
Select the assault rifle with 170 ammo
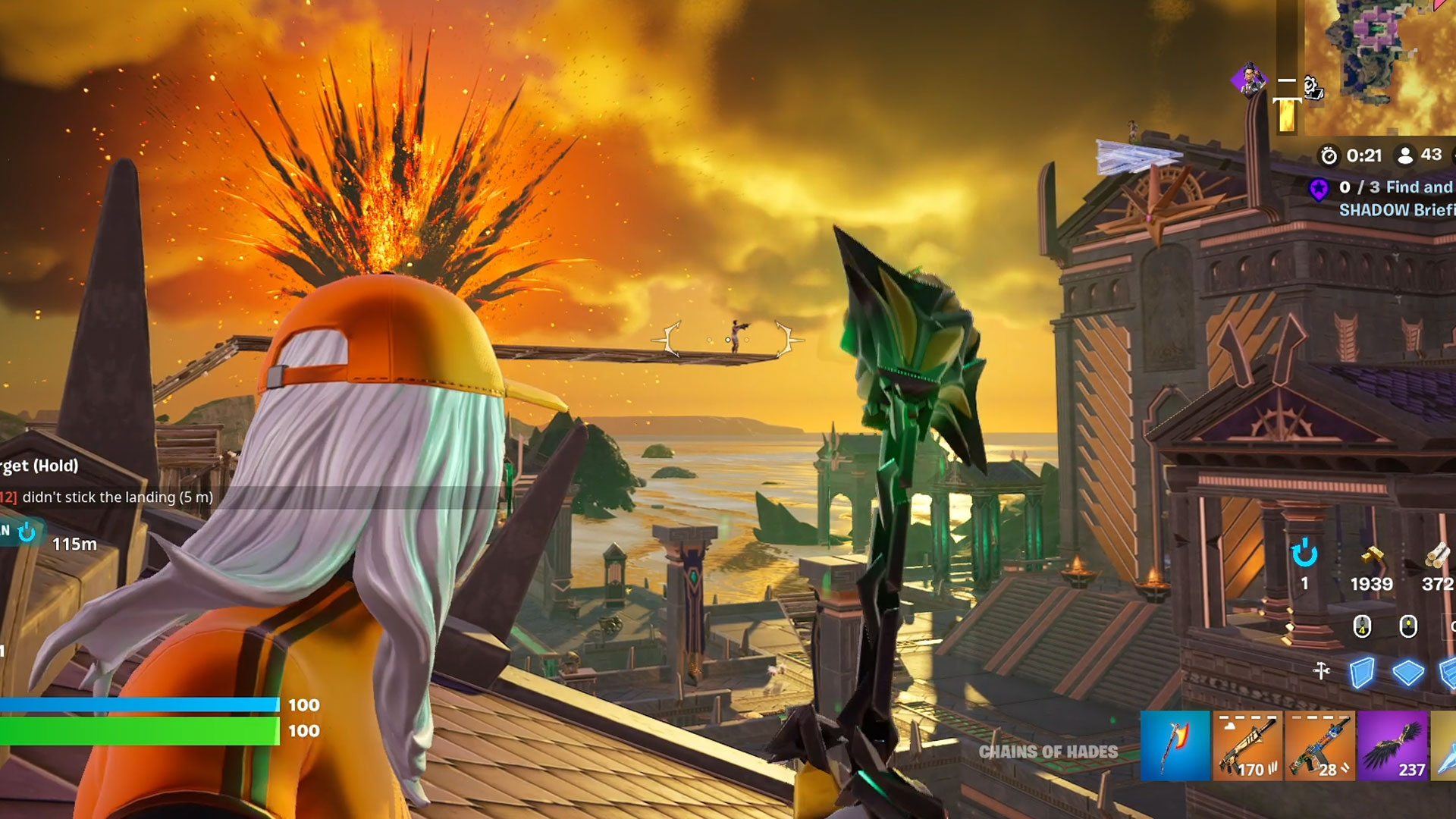[x=1247, y=746]
